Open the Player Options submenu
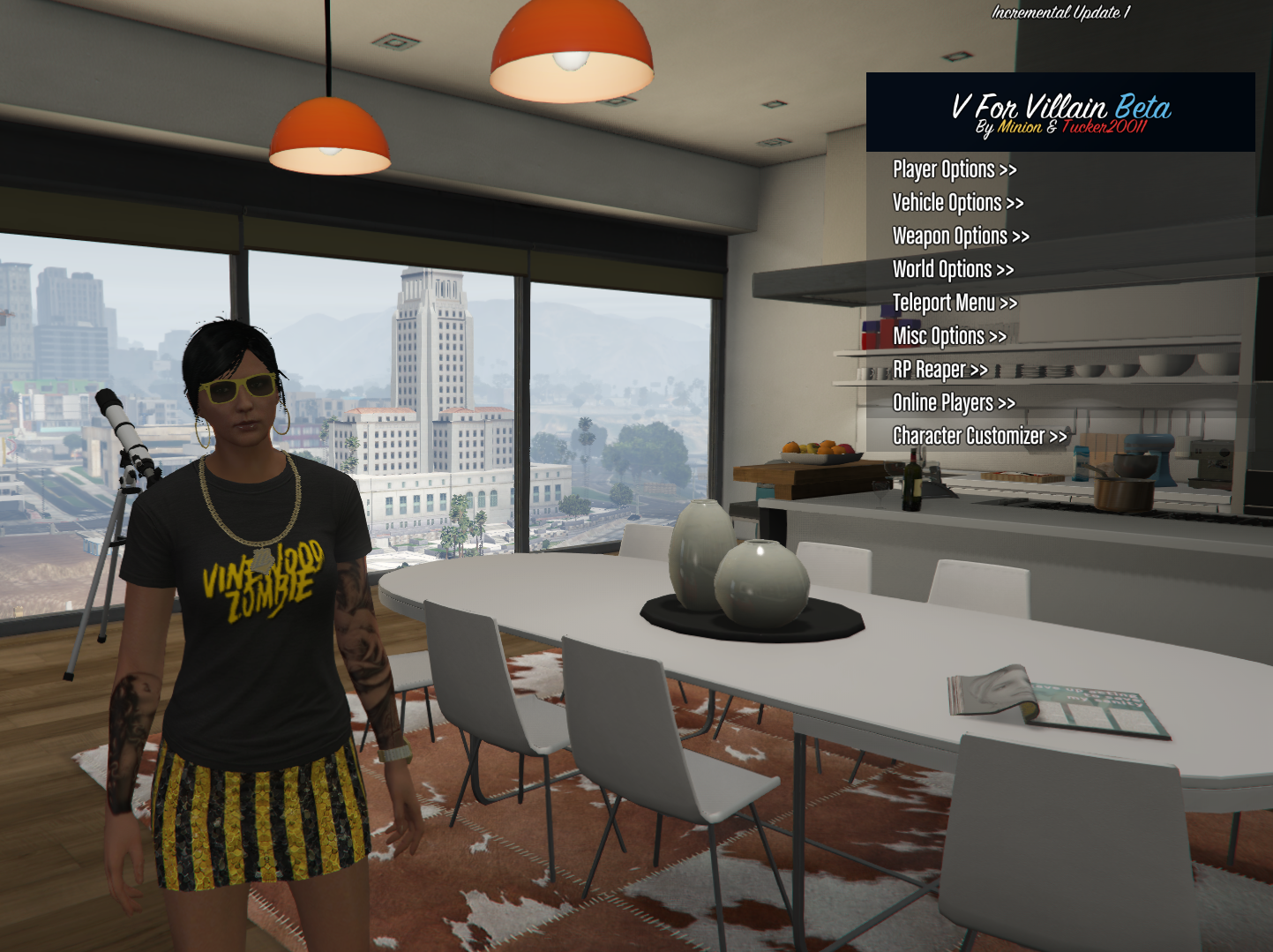1273x952 pixels. (955, 169)
